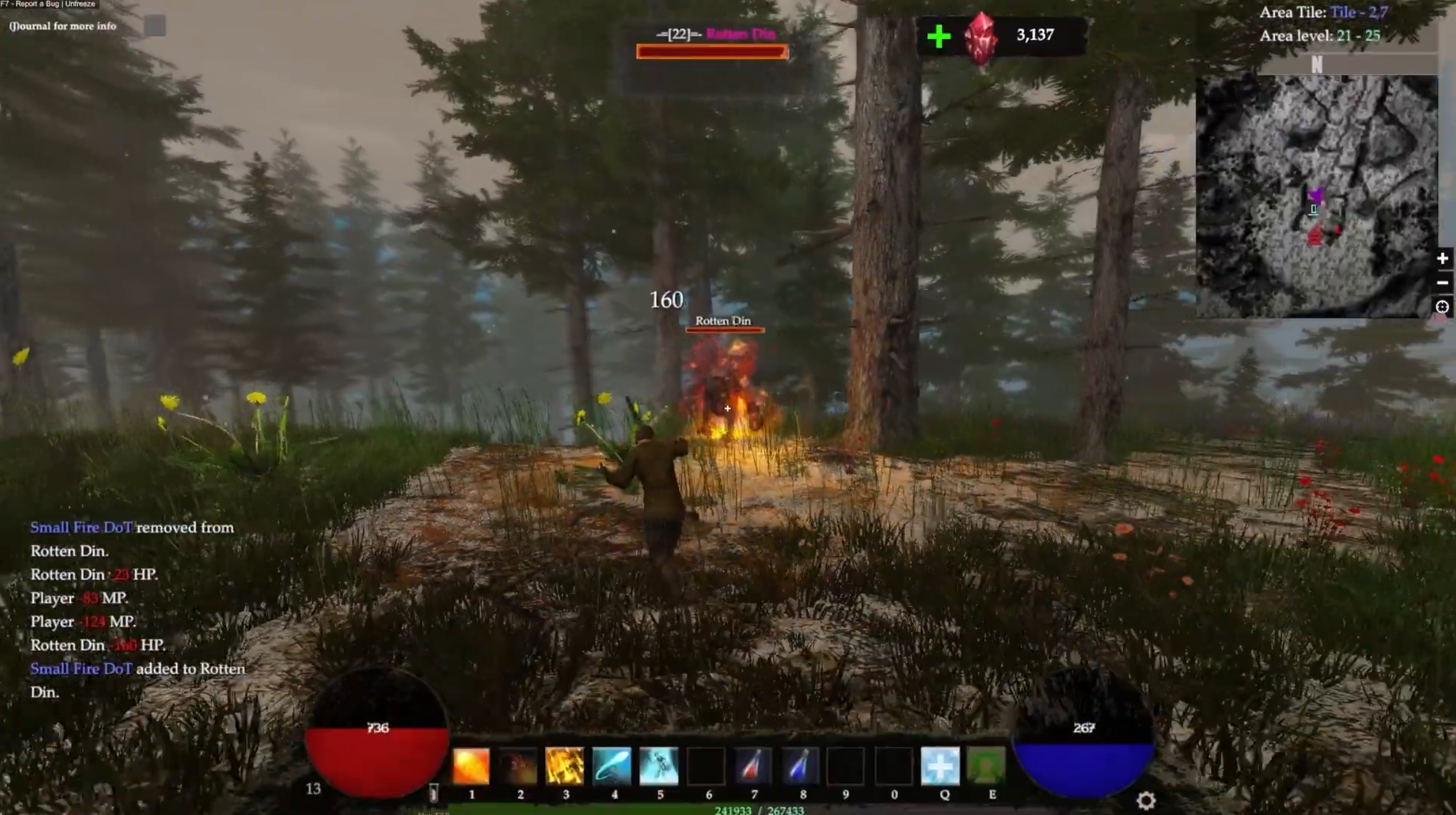Click the red crystal currency icon
The image size is (1456, 815).
click(980, 38)
